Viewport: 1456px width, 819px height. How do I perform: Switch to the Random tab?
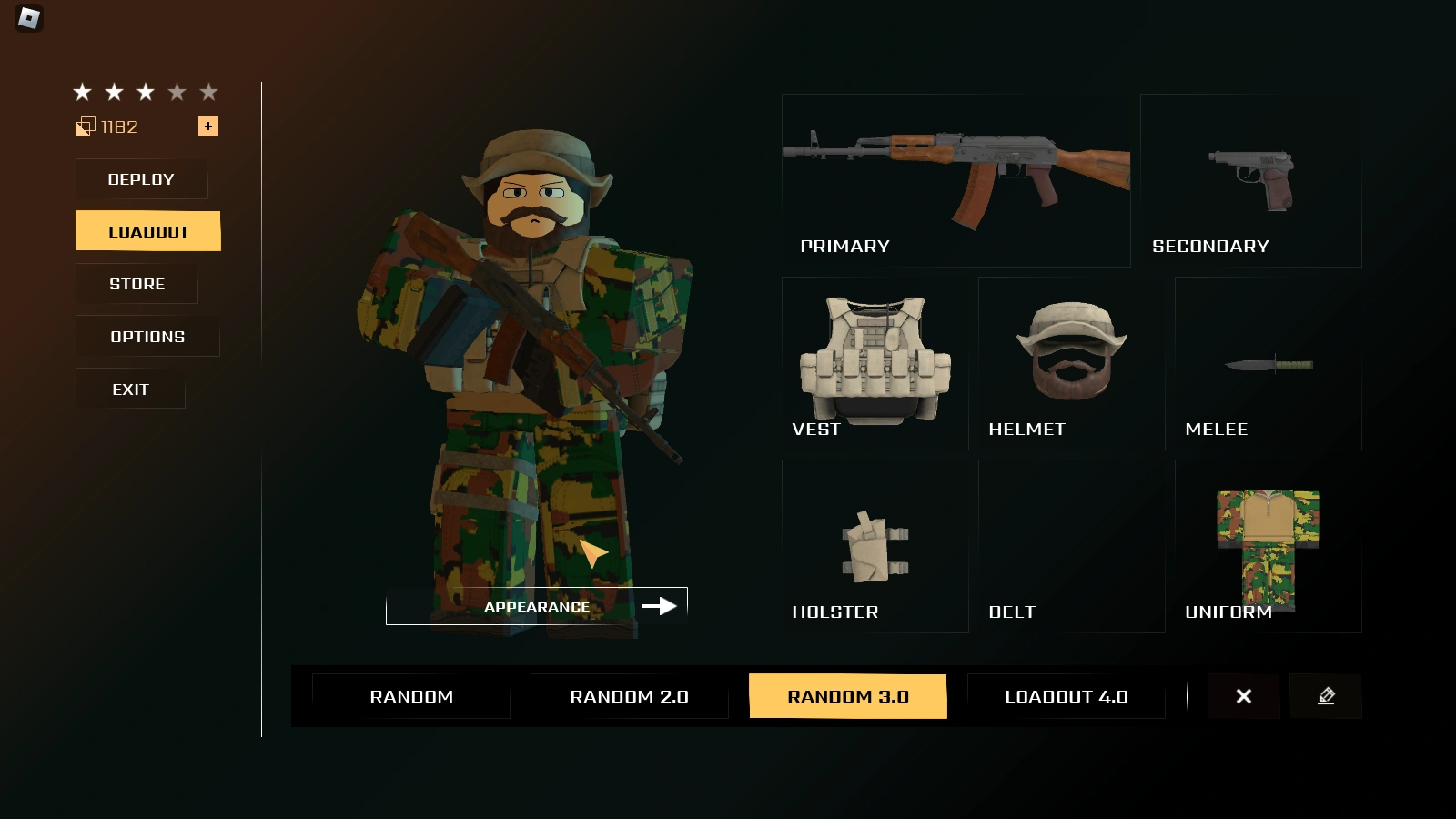pos(410,696)
